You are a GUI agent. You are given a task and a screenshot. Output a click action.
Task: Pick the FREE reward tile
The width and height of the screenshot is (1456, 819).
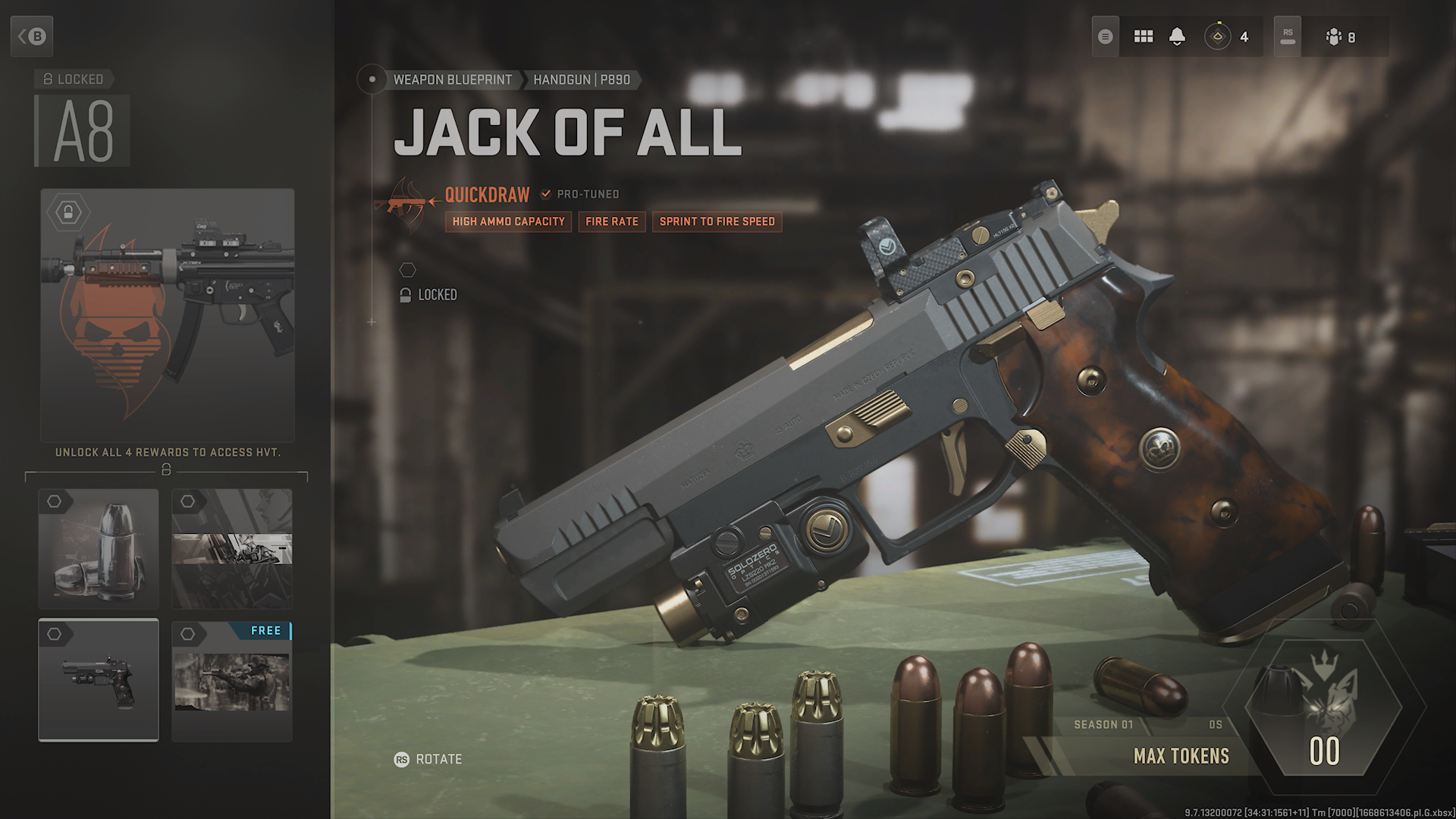tap(232, 680)
